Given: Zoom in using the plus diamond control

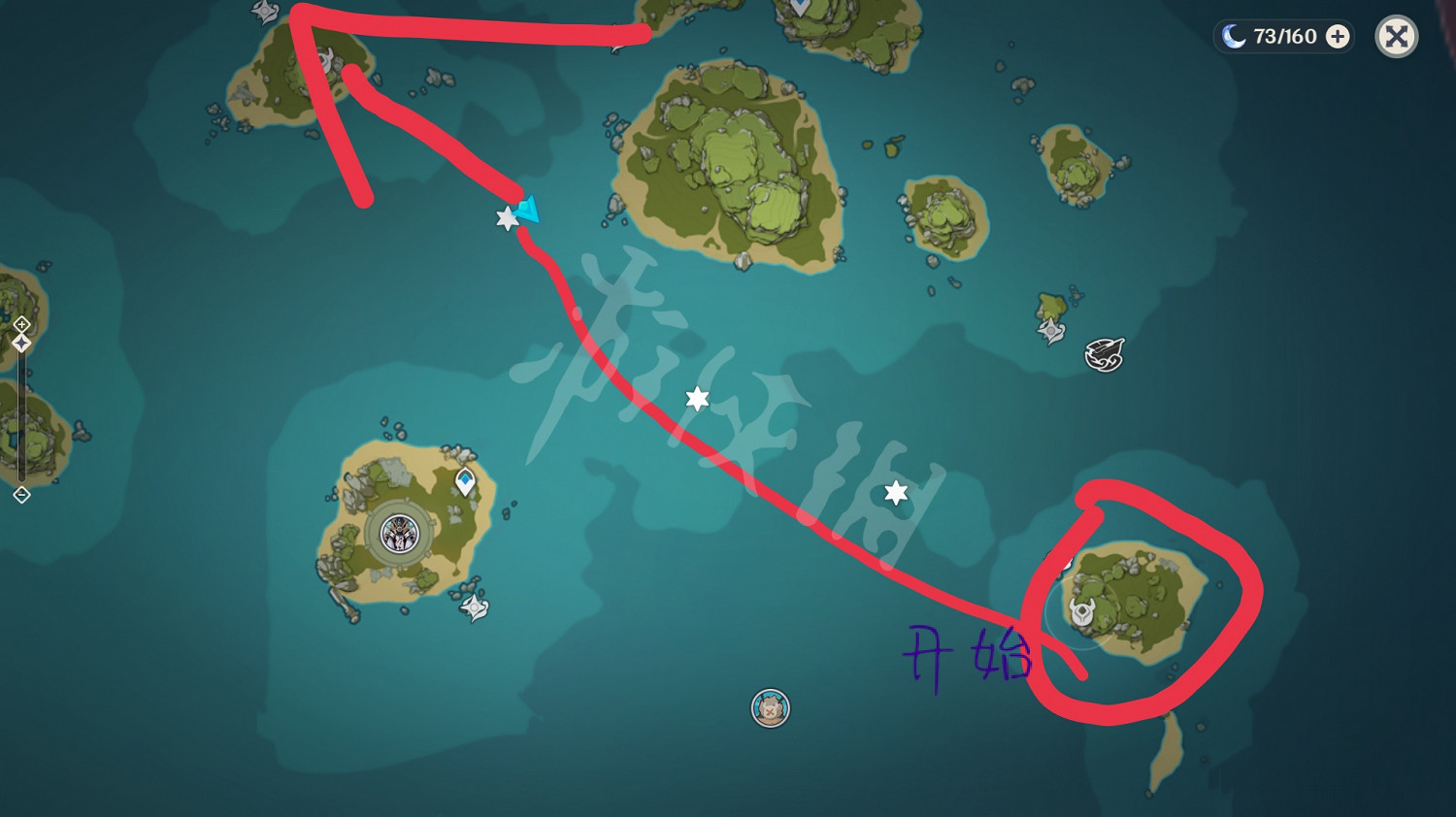Looking at the screenshot, I should [21, 324].
